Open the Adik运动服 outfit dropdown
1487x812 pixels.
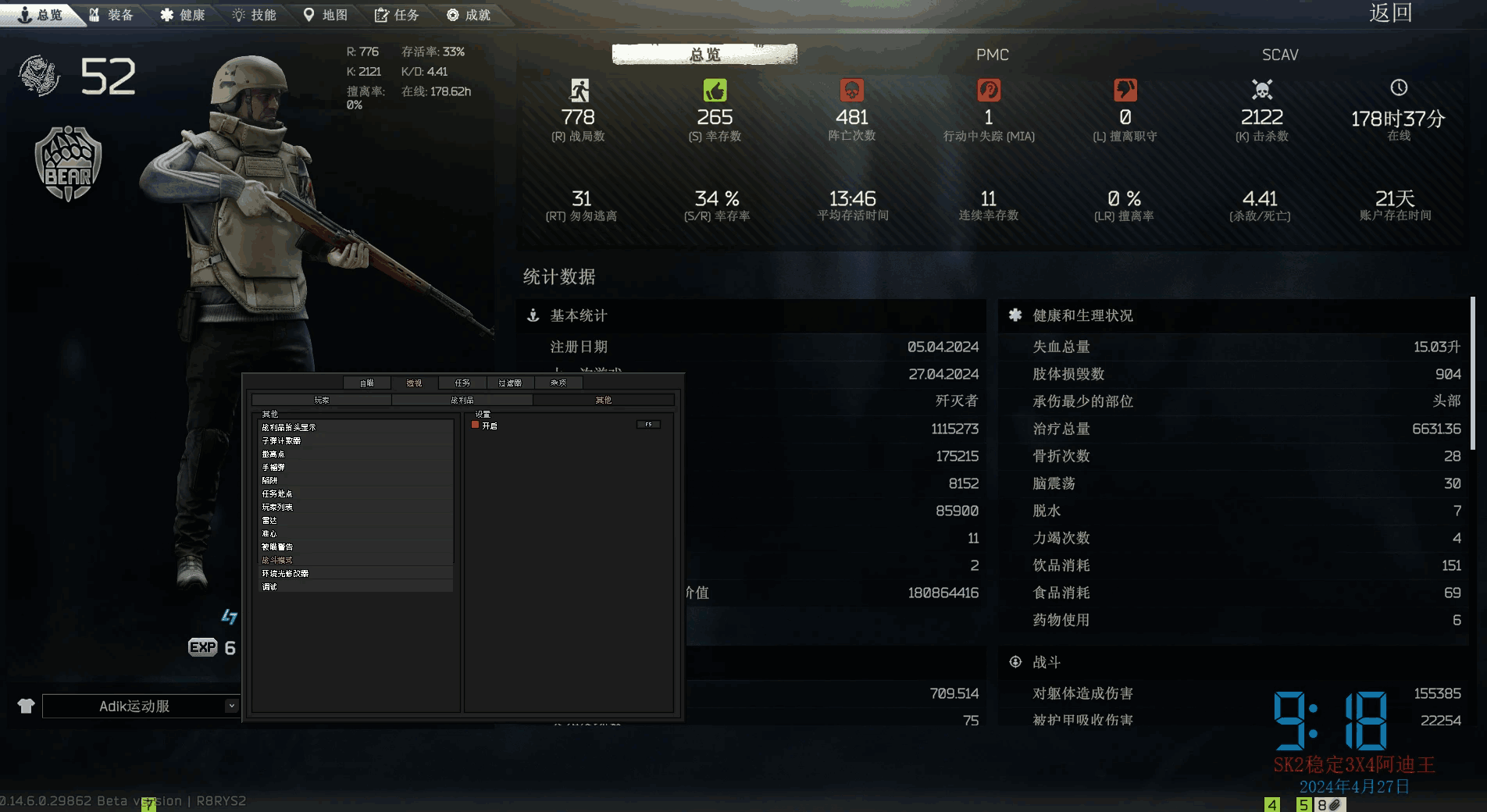tap(230, 706)
